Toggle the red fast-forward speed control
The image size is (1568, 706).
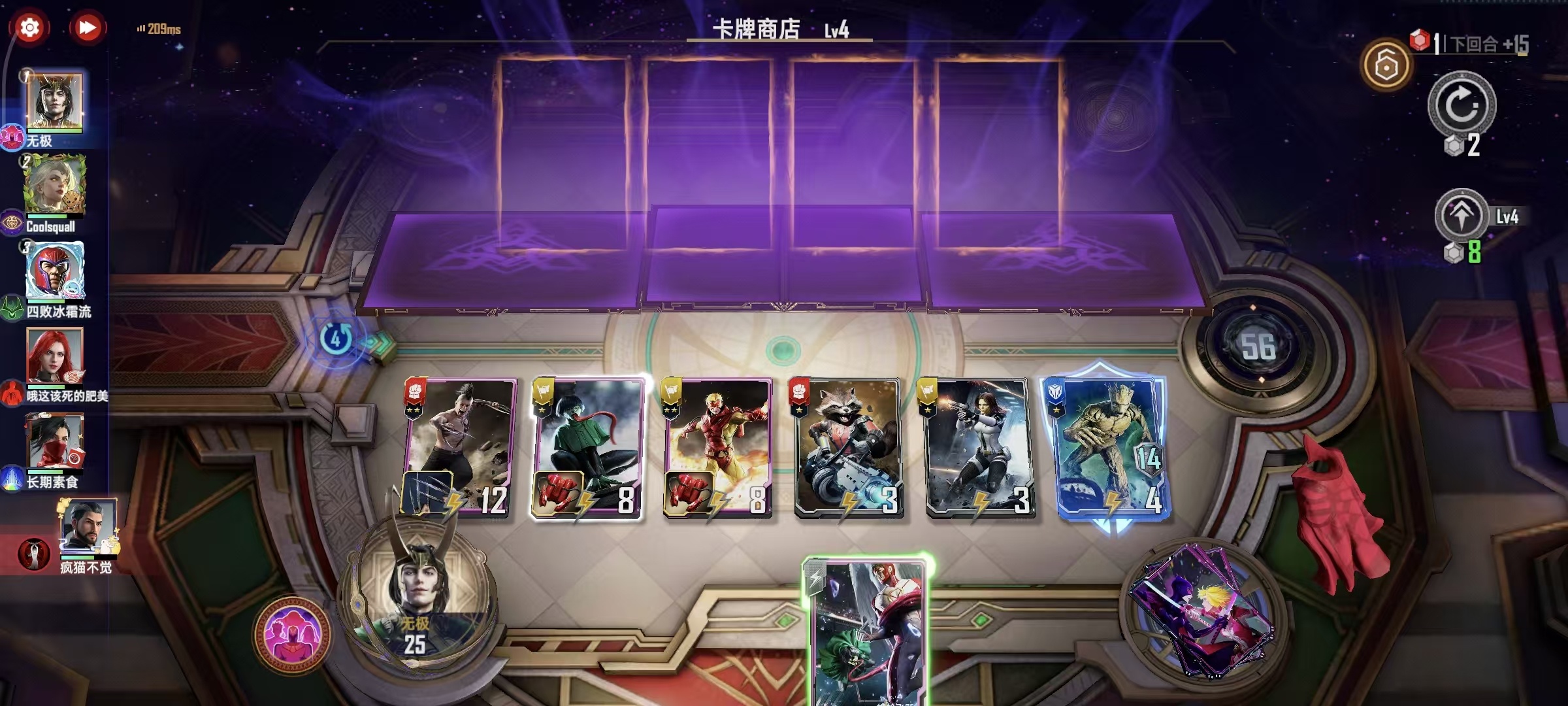pos(87,26)
